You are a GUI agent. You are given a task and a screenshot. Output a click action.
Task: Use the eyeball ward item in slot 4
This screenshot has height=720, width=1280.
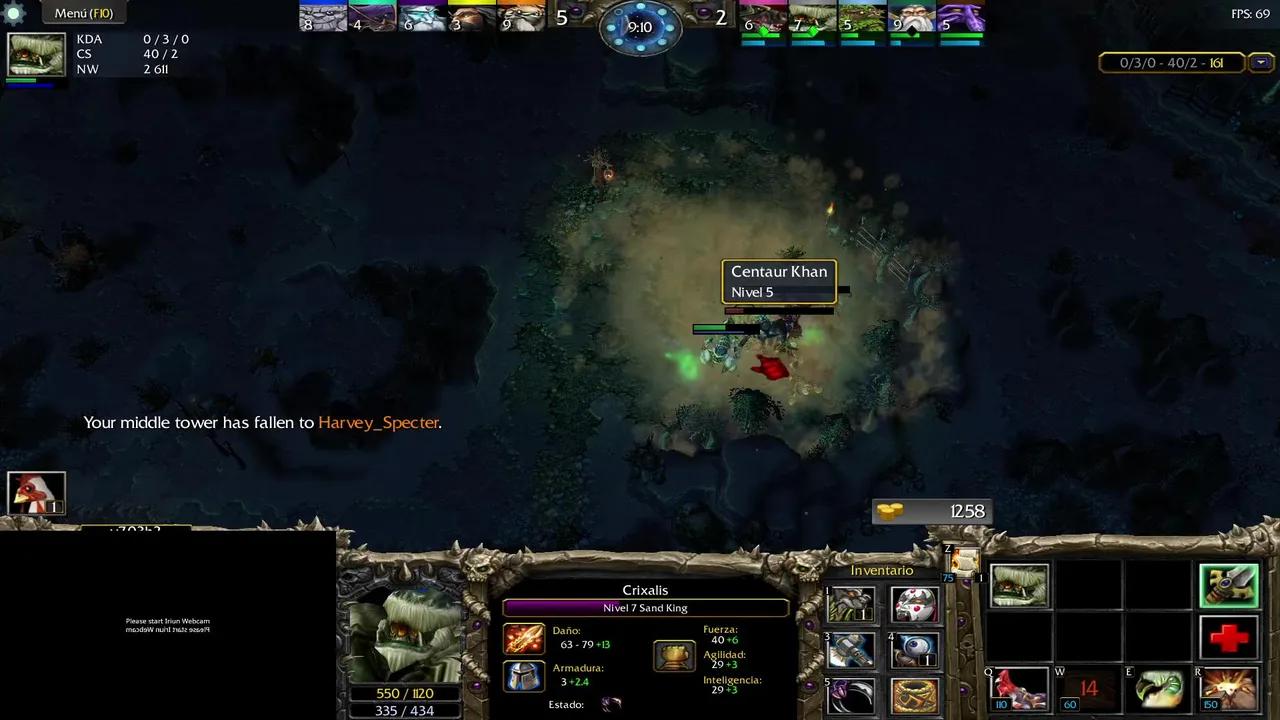point(915,651)
